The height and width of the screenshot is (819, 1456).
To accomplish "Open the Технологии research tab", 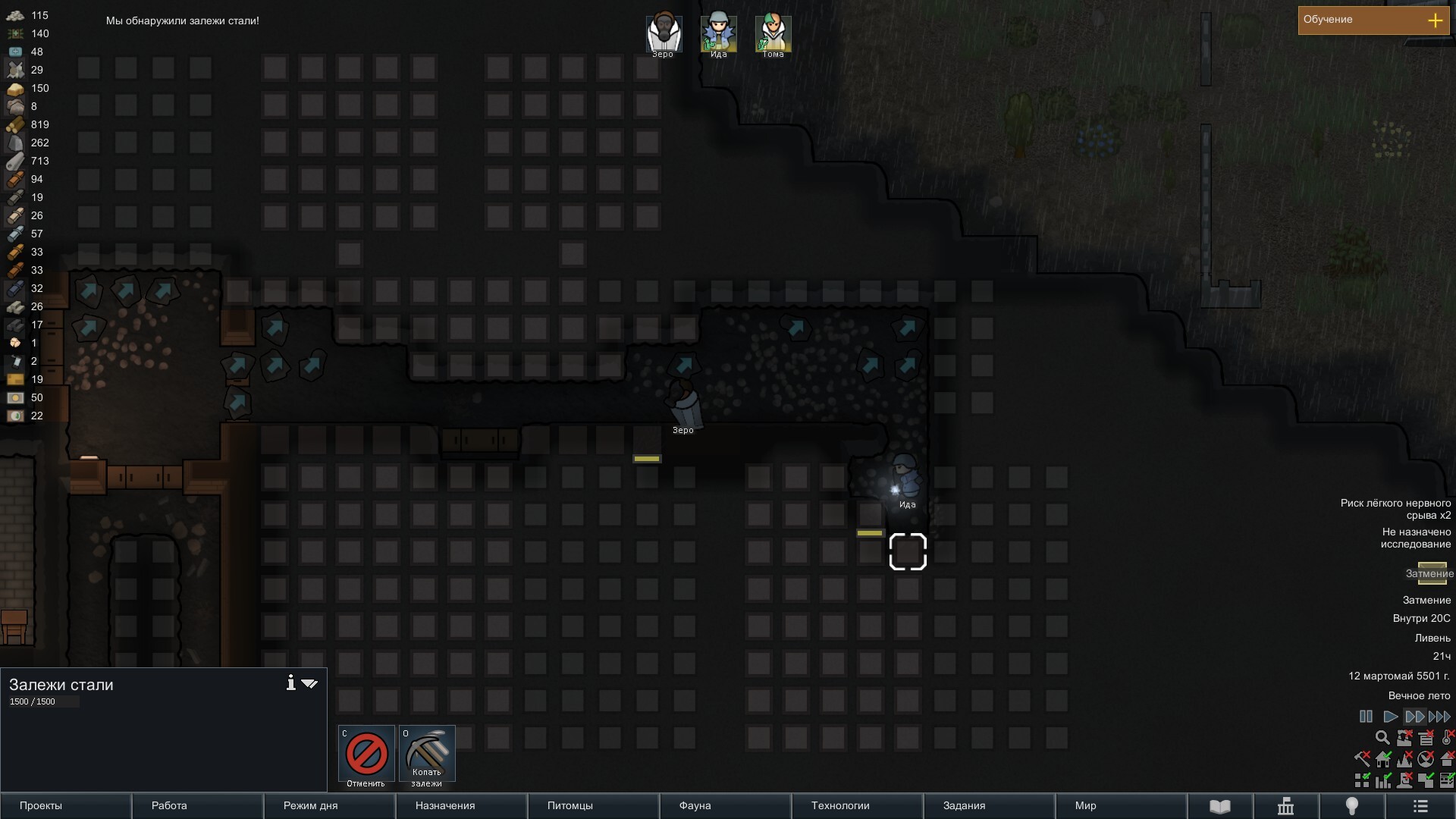I will (x=857, y=806).
